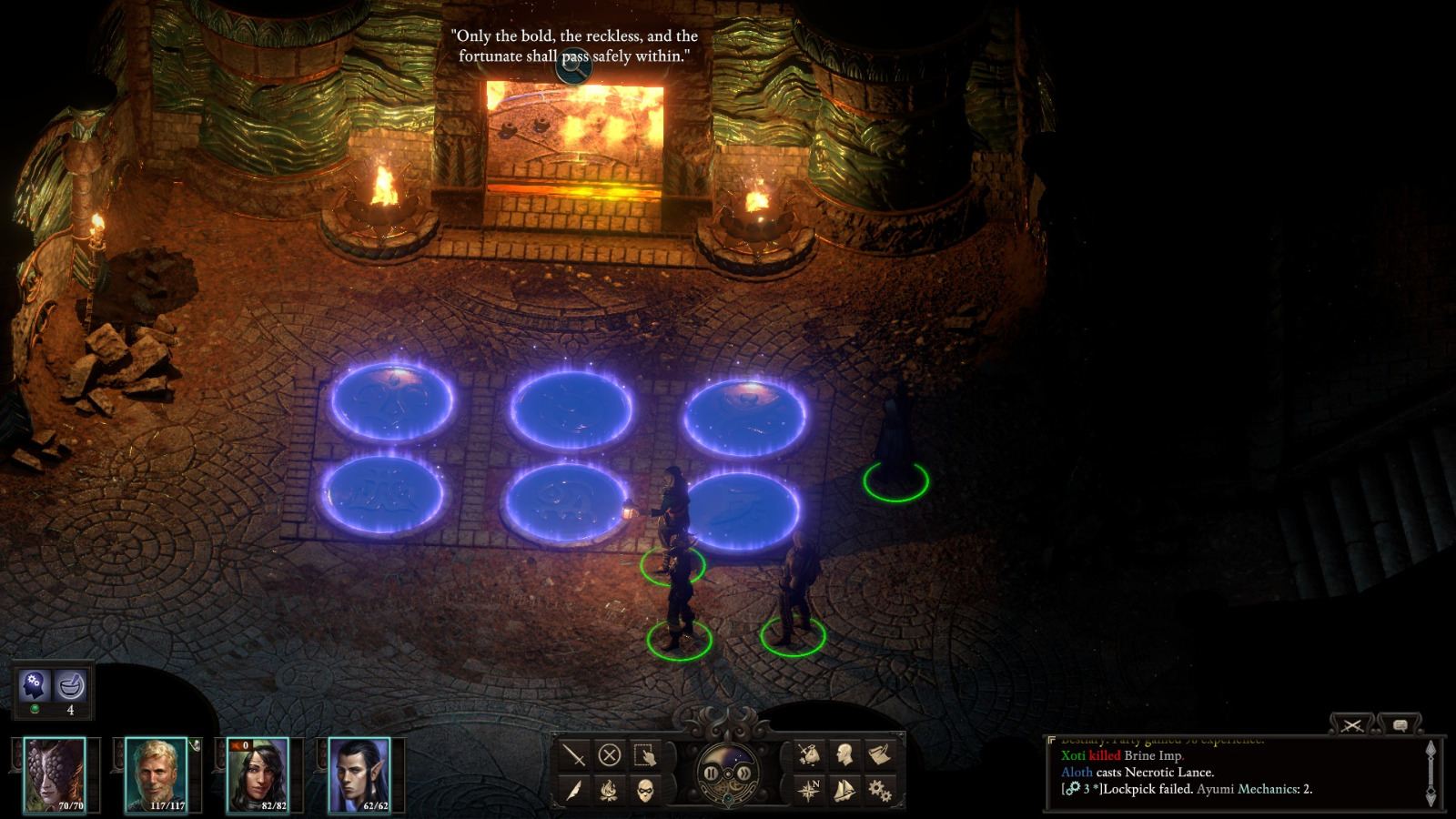The width and height of the screenshot is (1456, 819).
Task: Toggle party stealth with the mask icon
Action: click(646, 793)
